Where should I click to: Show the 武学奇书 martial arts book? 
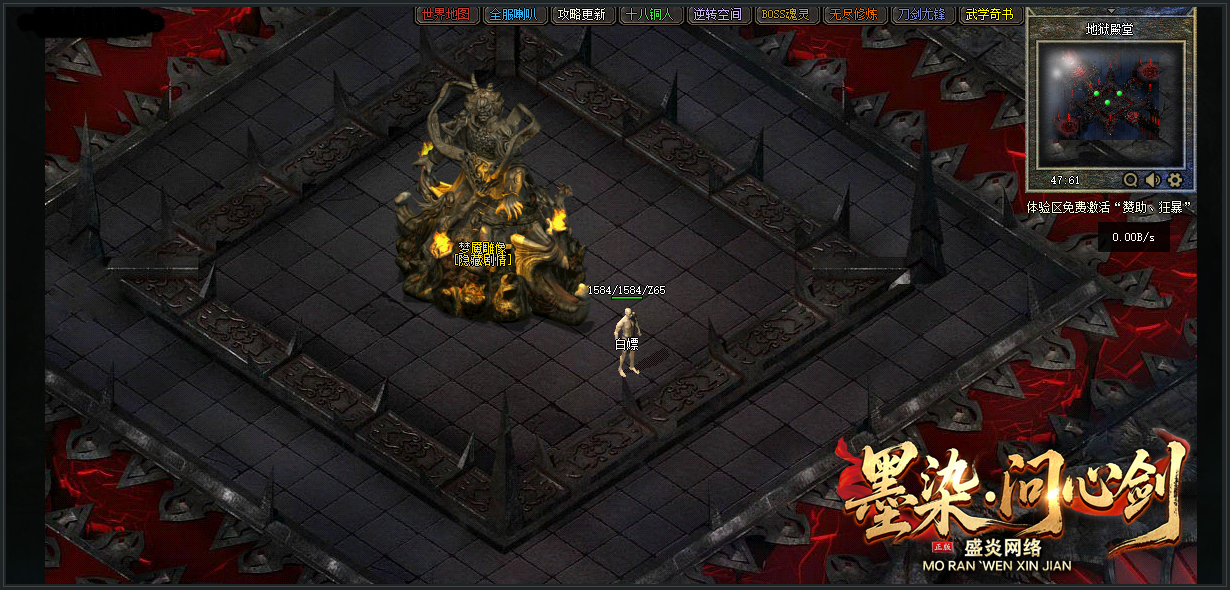[x=991, y=15]
